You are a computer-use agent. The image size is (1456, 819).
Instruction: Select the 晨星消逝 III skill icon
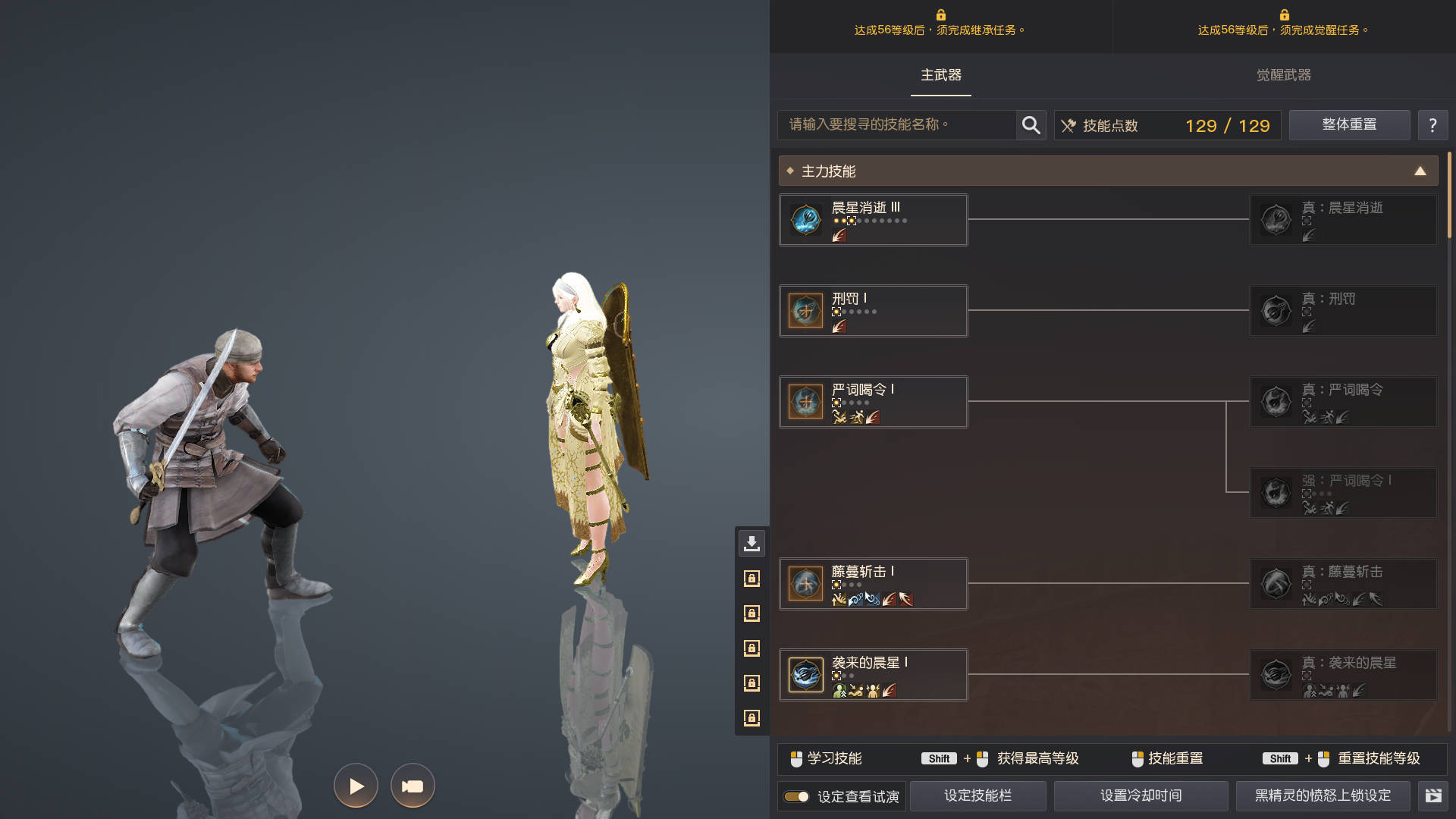click(x=805, y=219)
